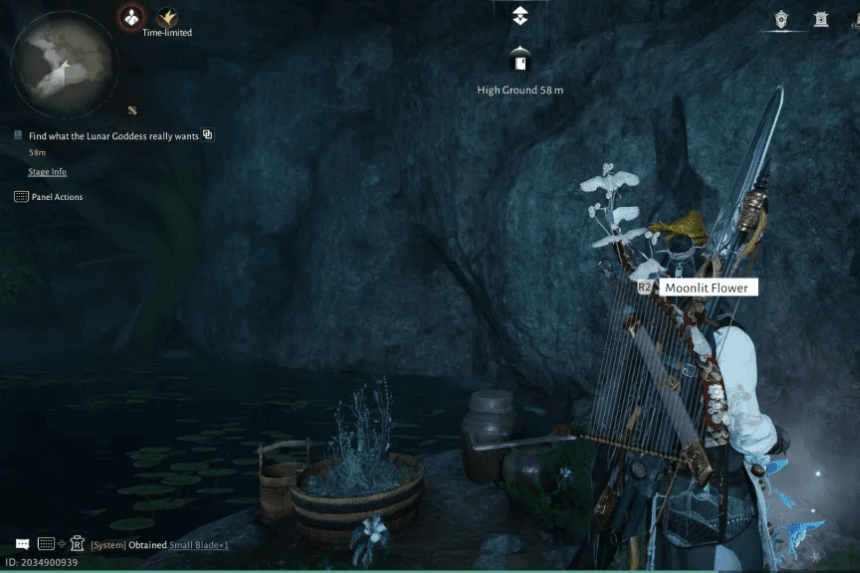Select the red-ringed character icon beside the minimap
Screen dimensions: 860x573
pos(131,16)
